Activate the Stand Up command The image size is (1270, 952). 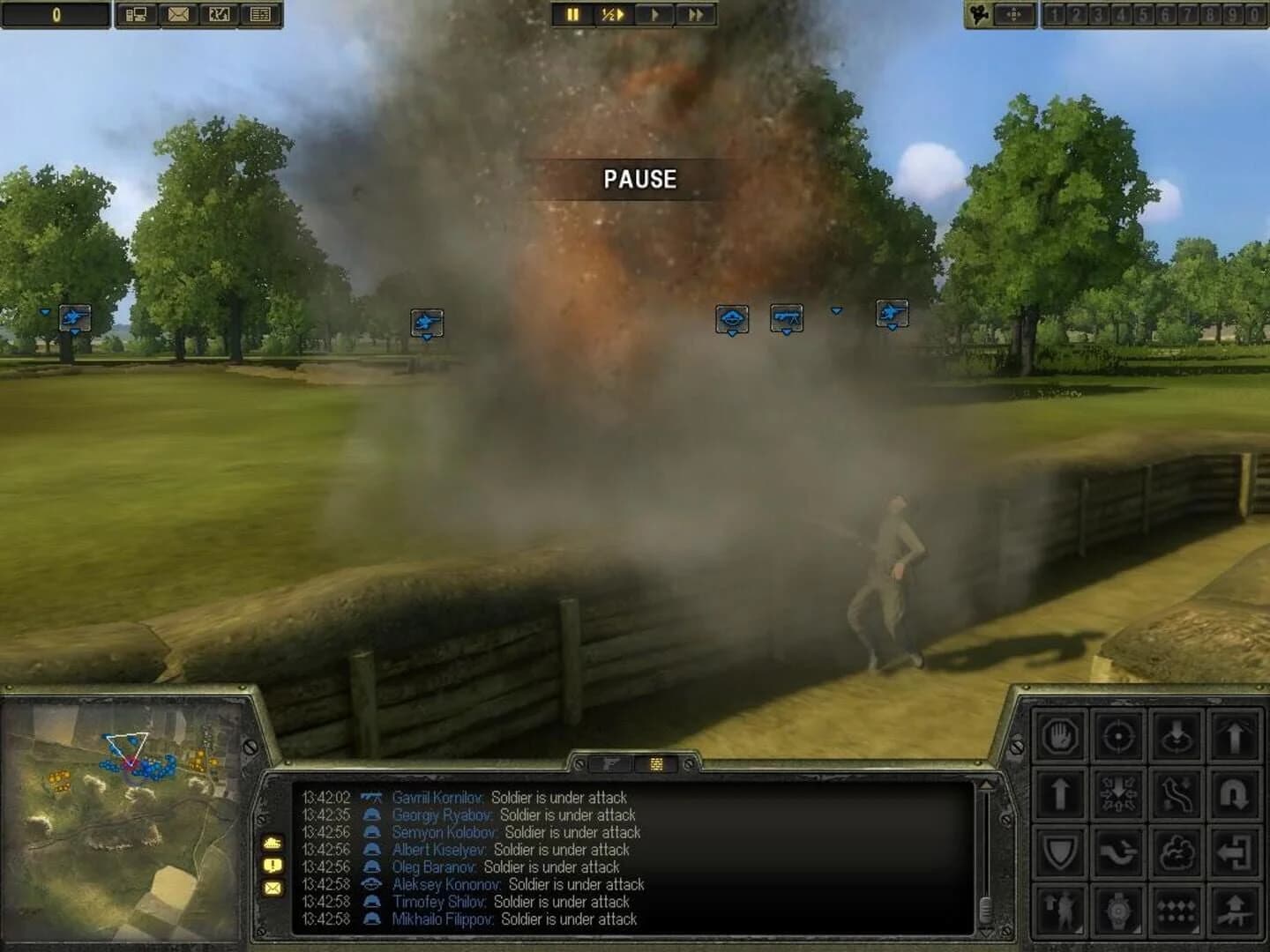click(x=1235, y=736)
